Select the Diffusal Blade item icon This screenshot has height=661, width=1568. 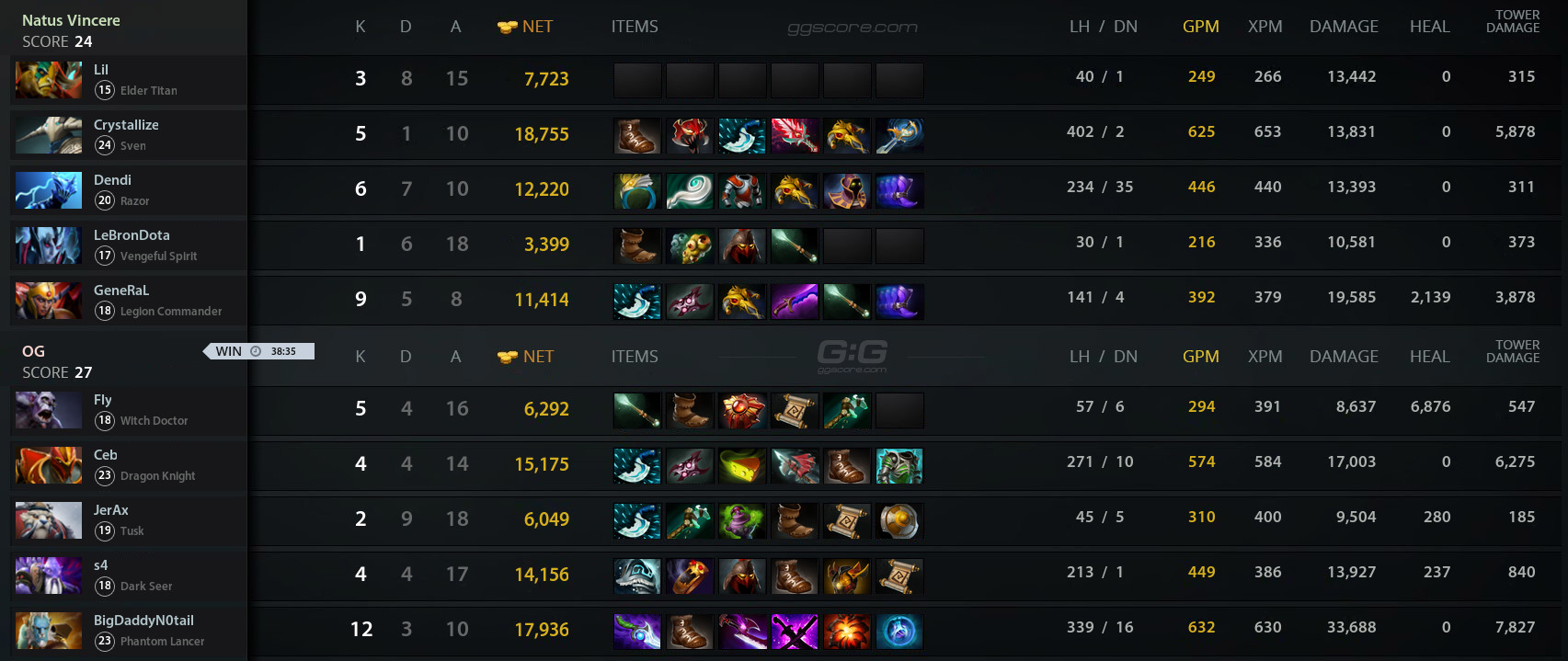pos(636,632)
